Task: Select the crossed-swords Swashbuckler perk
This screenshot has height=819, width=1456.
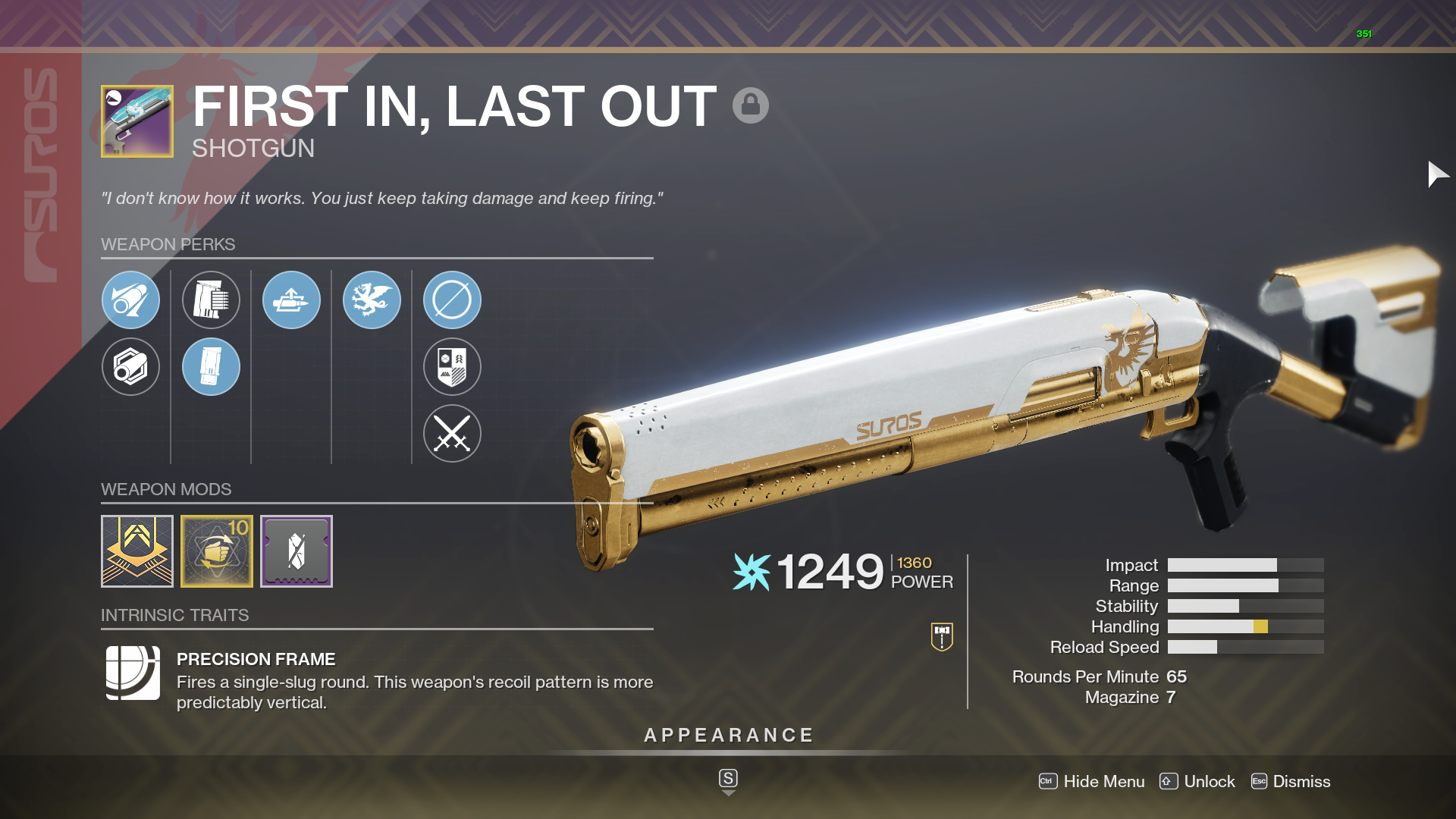Action: tap(452, 434)
